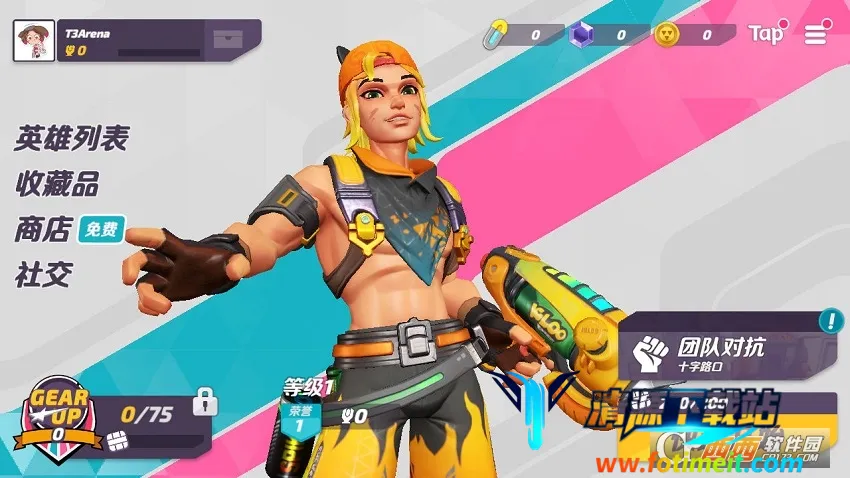Select the purple gem currency counter
Viewport: 850px width, 478px height.
point(602,35)
